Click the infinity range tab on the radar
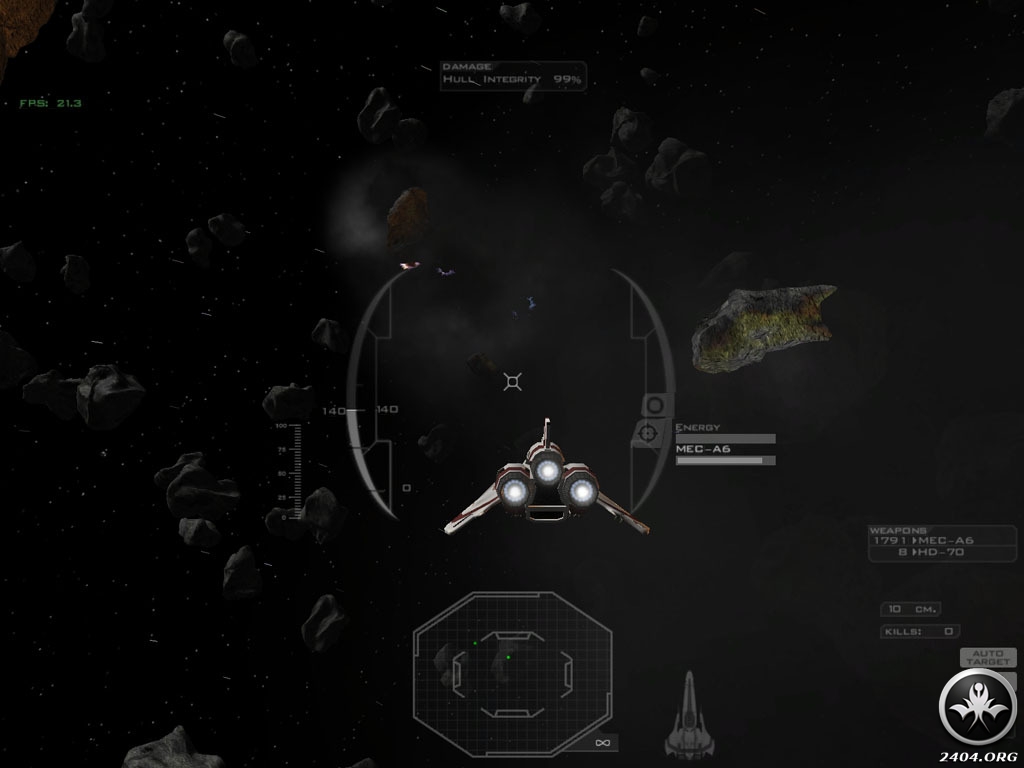The width and height of the screenshot is (1024, 768). click(x=602, y=742)
